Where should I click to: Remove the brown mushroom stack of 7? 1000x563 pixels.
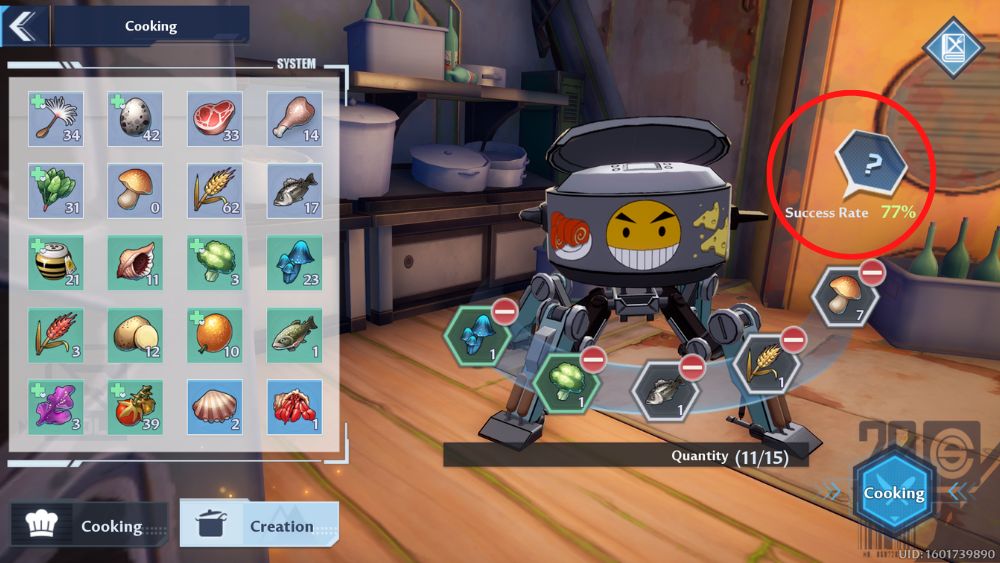[872, 271]
